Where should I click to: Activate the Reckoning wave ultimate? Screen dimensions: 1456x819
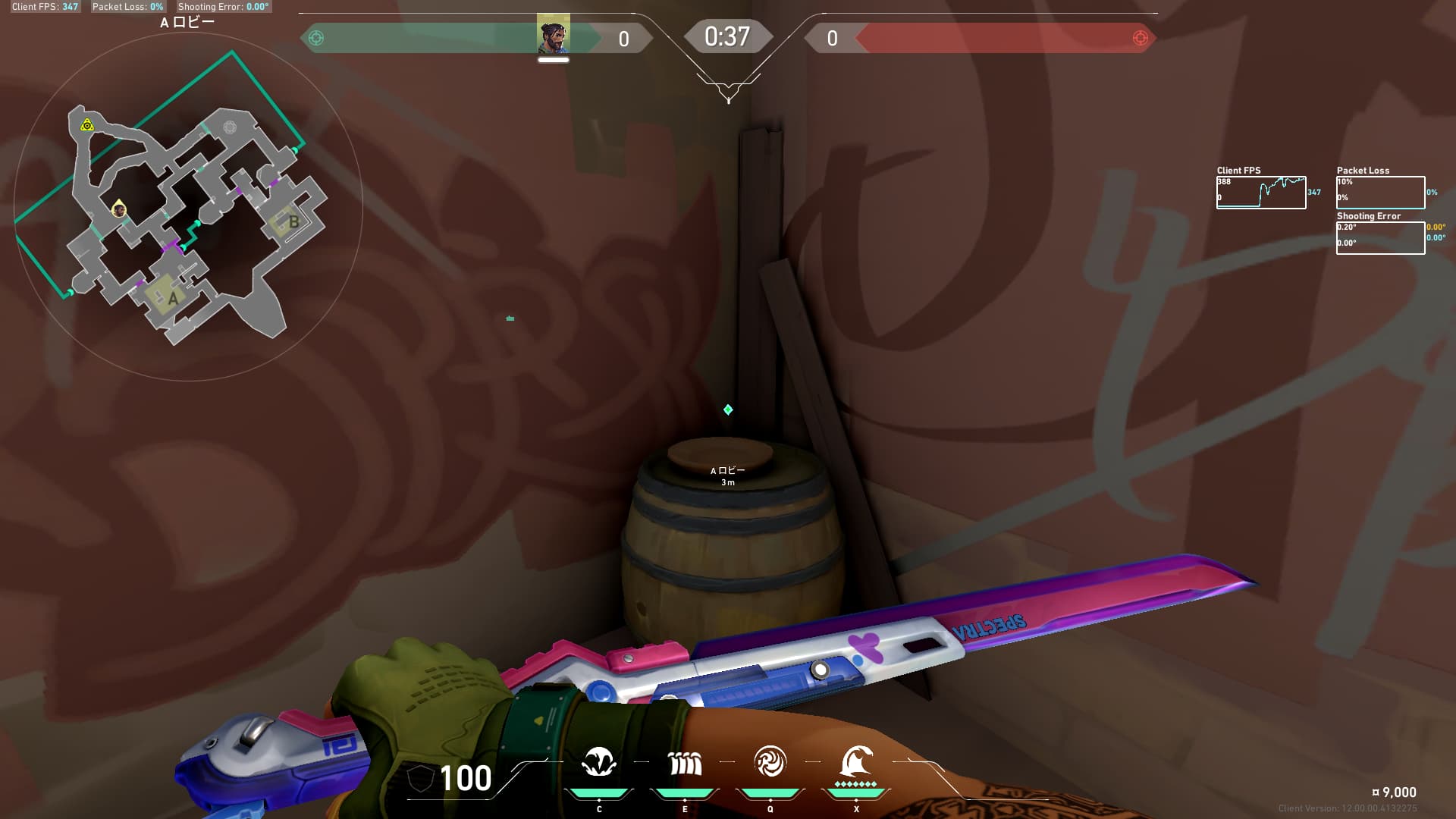(x=856, y=761)
